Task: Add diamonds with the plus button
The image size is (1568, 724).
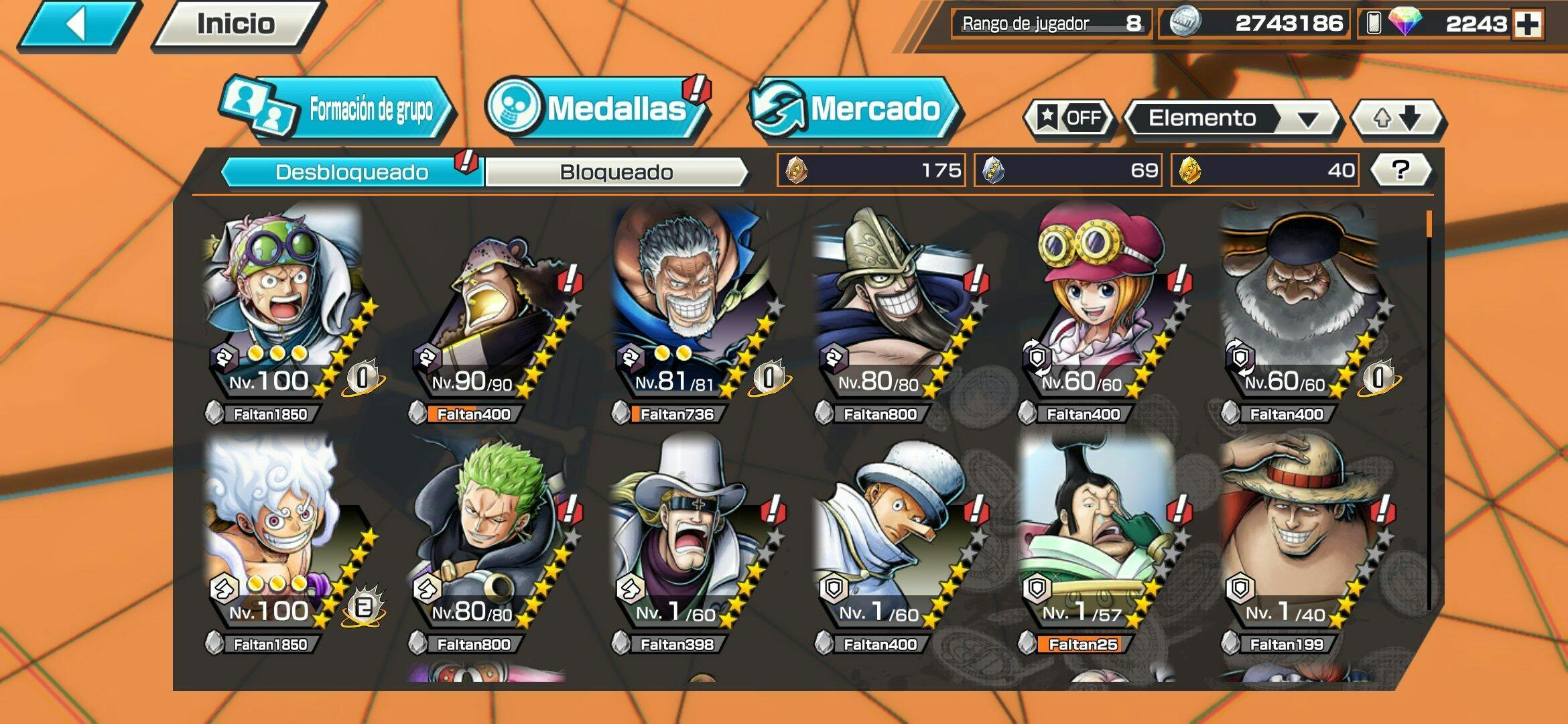Action: (x=1528, y=25)
